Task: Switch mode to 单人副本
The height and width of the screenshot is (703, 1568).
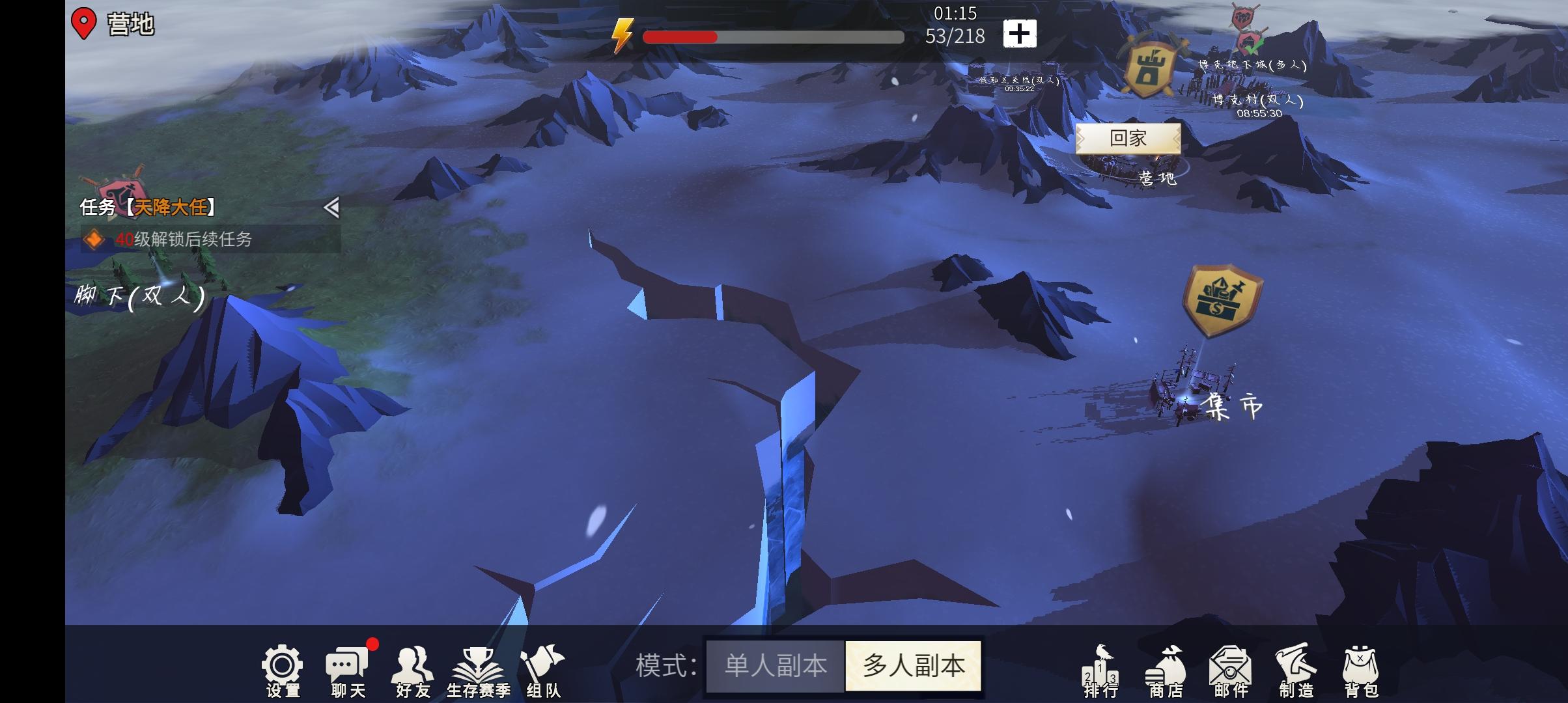Action: 774,665
